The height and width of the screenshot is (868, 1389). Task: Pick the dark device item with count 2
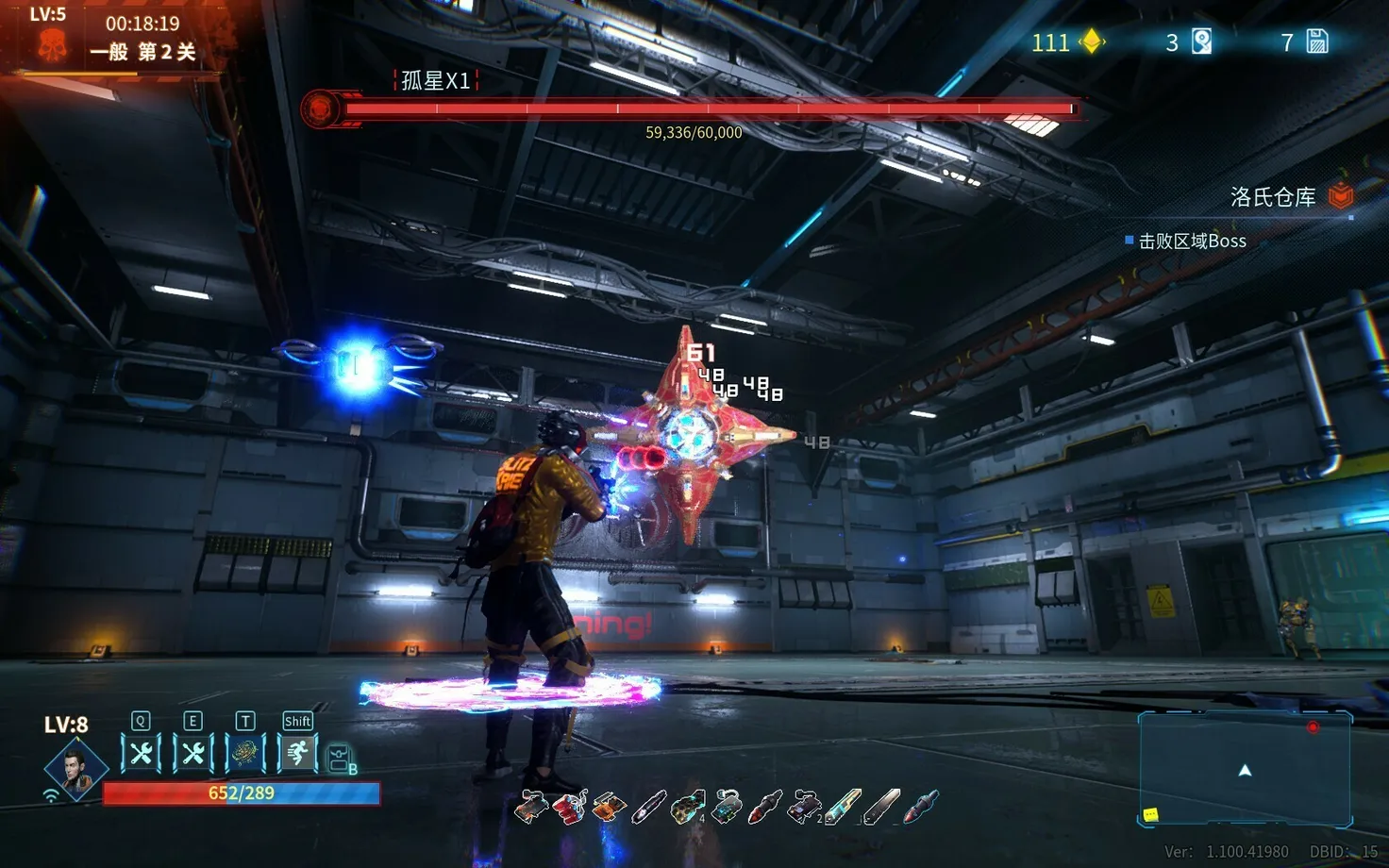pyautogui.click(x=805, y=808)
